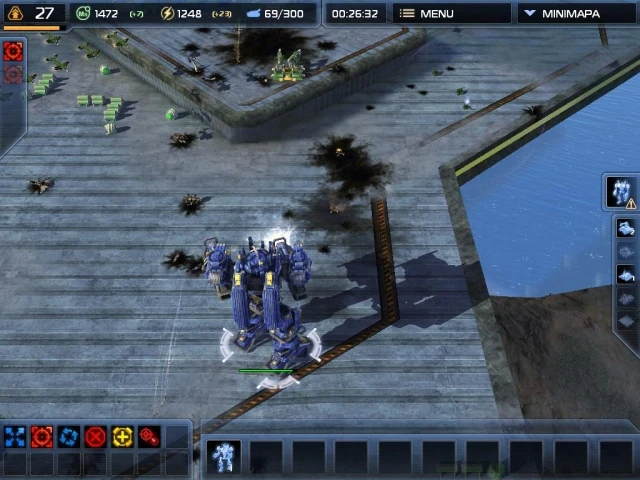The image size is (640, 480).
Task: Select the red magnifier crosshair command
Action: (x=149, y=436)
